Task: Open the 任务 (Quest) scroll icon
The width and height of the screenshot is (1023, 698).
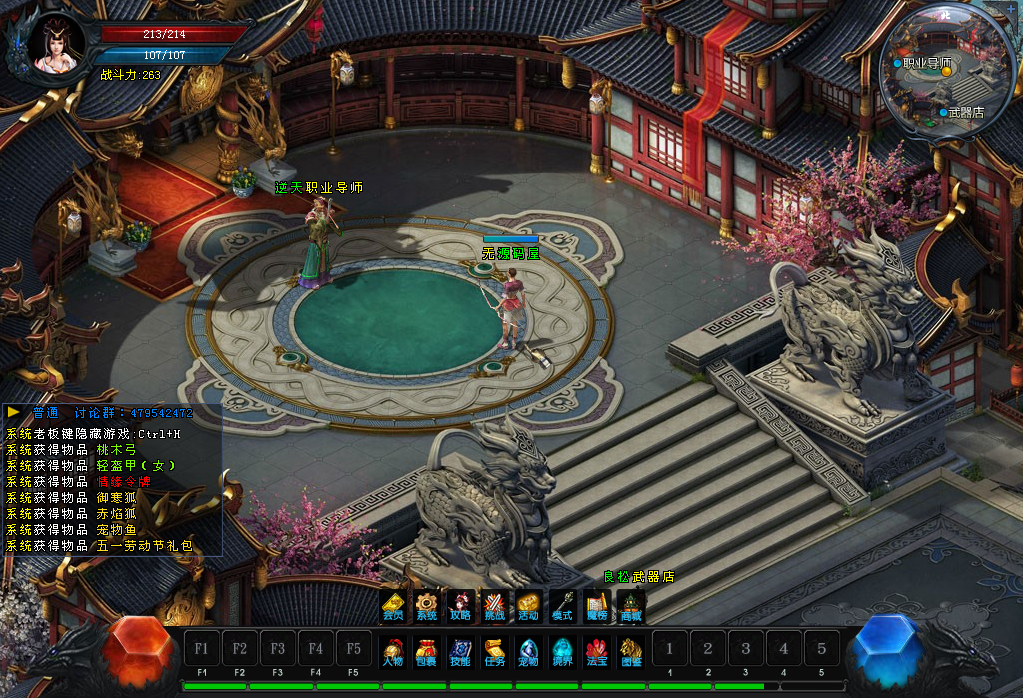Action: pyautogui.click(x=494, y=651)
